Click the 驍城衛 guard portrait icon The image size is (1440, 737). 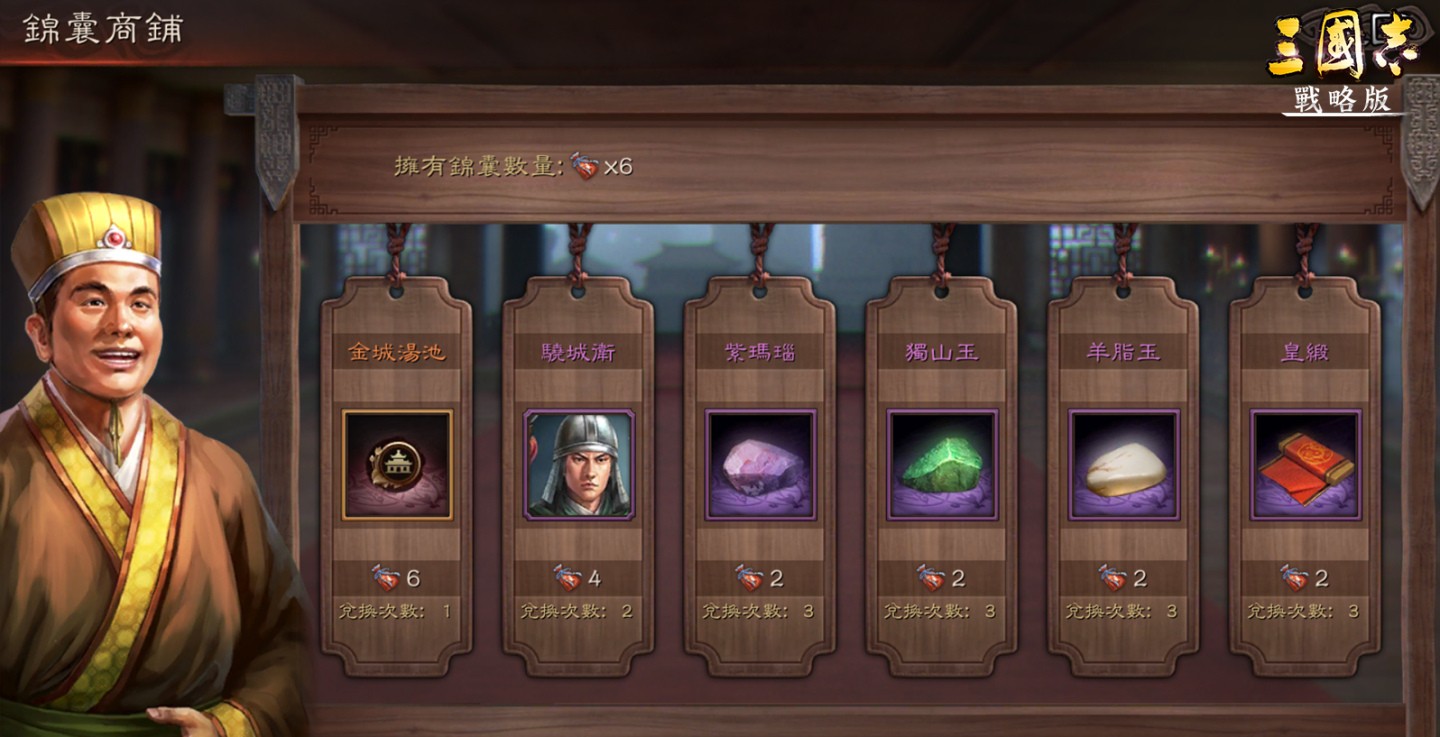578,461
